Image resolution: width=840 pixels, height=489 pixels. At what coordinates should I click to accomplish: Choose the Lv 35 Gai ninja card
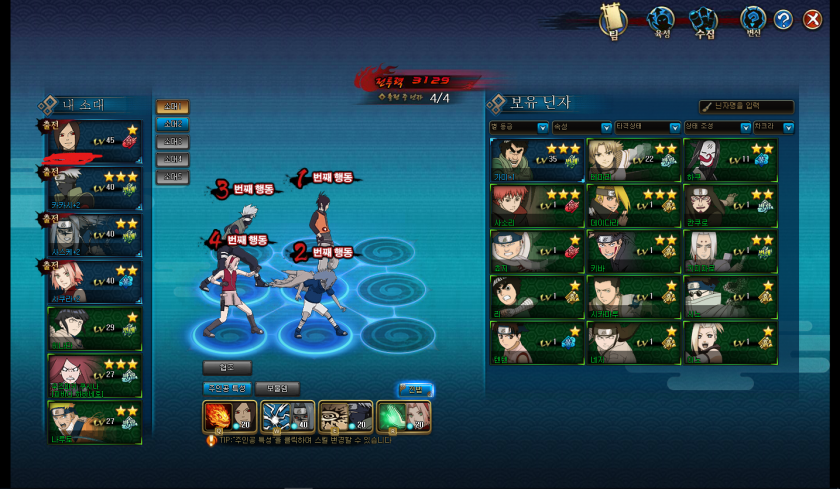[x=535, y=159]
